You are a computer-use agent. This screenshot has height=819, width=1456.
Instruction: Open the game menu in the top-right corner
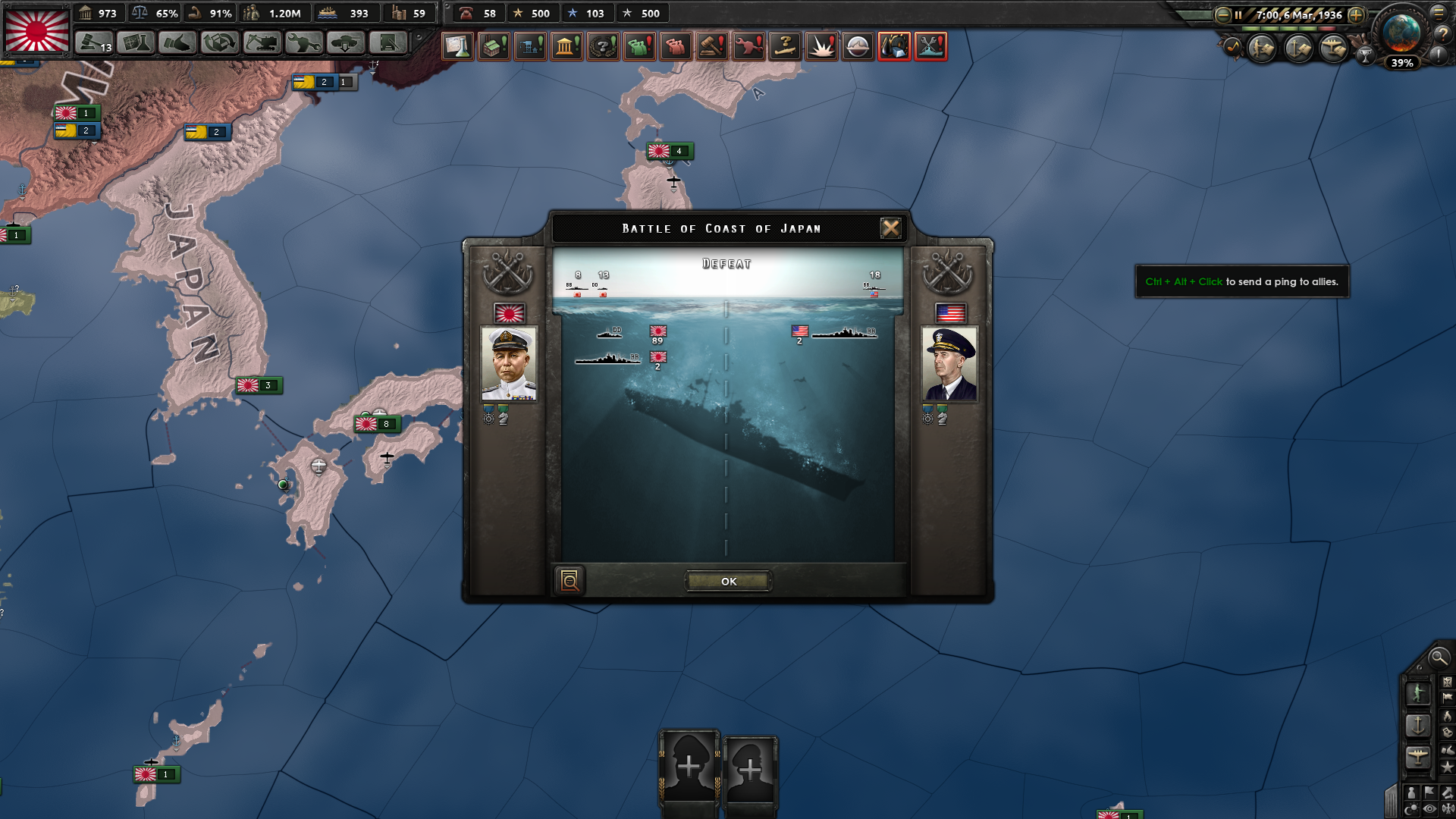click(1439, 14)
